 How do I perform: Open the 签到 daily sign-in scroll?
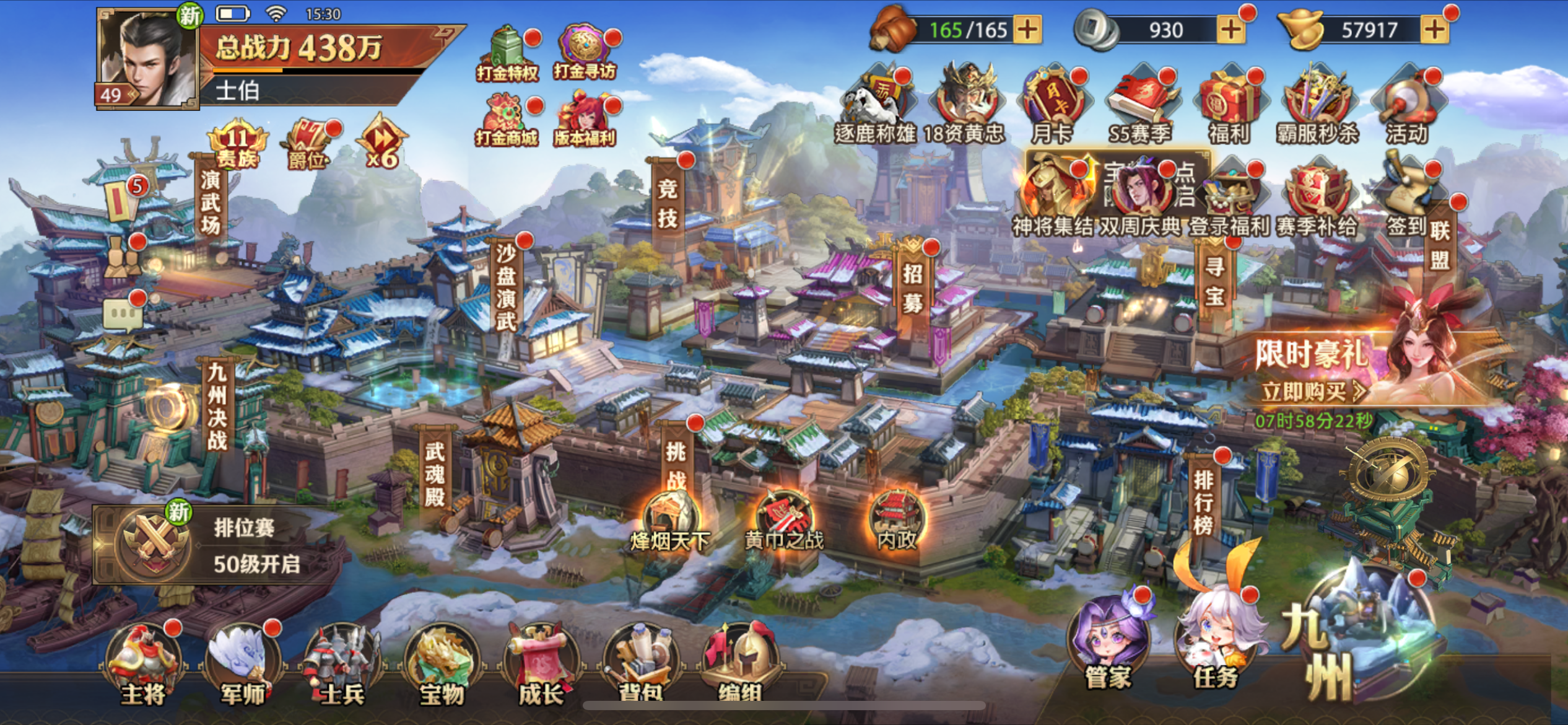click(x=1406, y=198)
